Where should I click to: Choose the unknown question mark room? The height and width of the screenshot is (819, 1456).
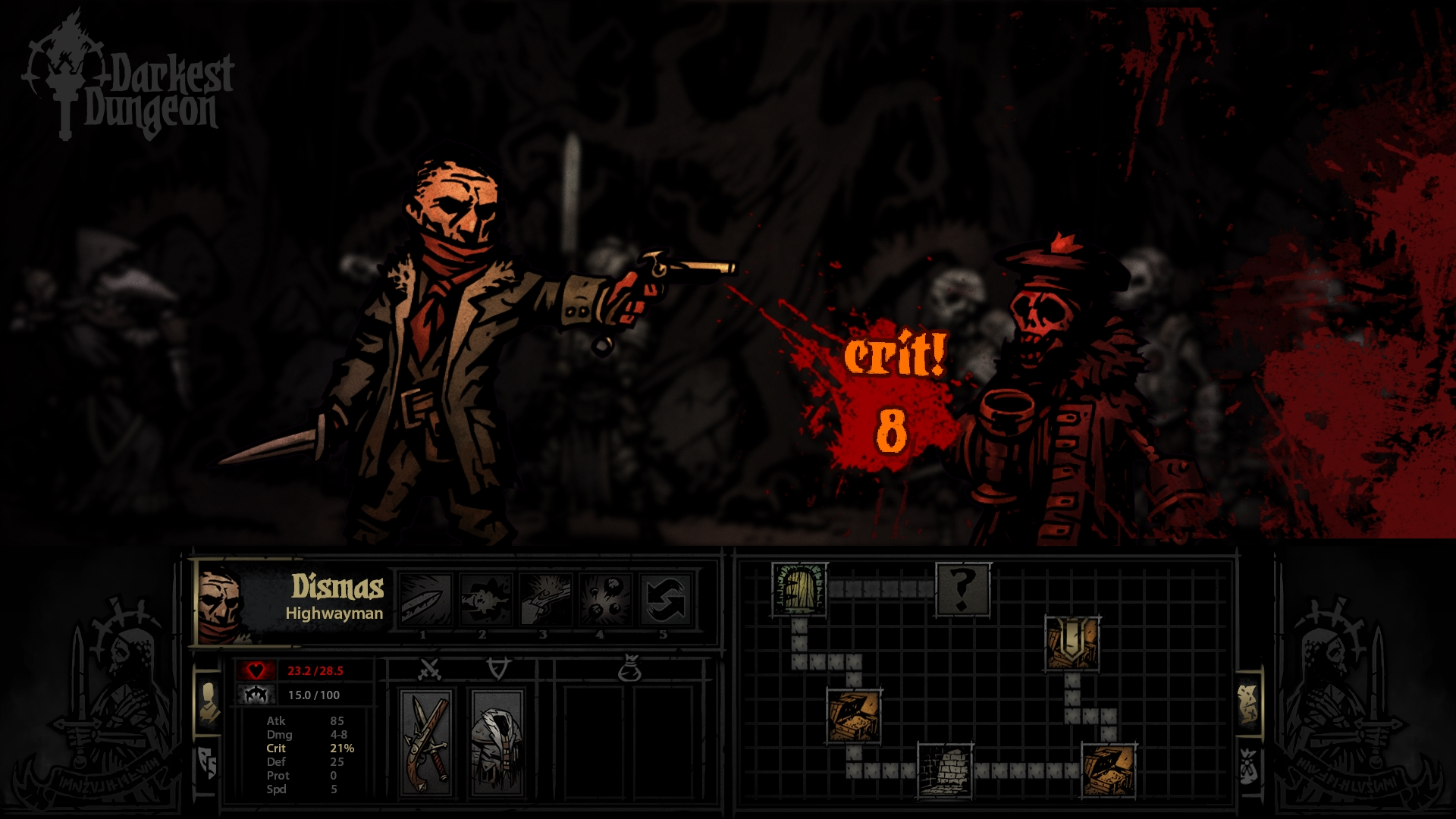[962, 588]
